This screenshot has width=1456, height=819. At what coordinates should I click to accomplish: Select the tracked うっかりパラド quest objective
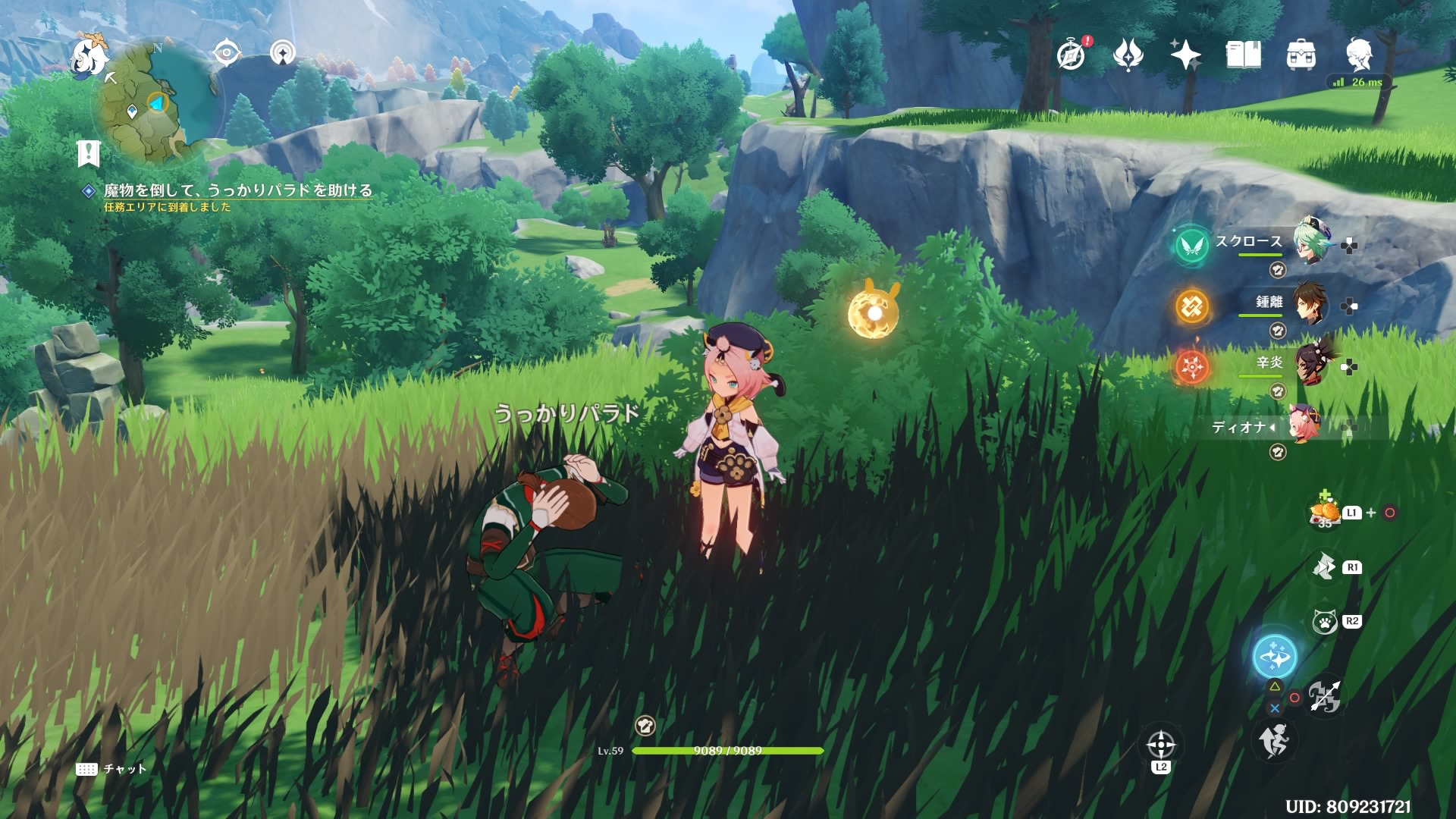click(x=237, y=190)
